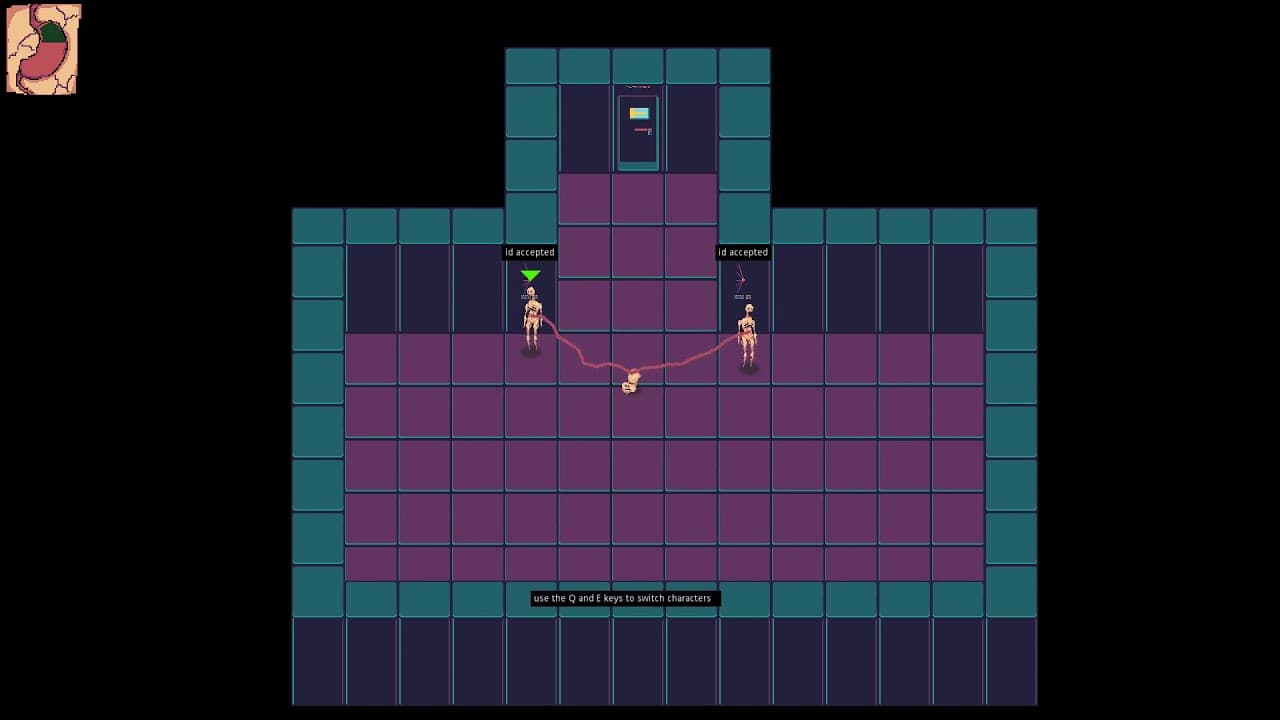1280x720 pixels.
Task: Click the green section of the stomach icon
Action: 52,32
